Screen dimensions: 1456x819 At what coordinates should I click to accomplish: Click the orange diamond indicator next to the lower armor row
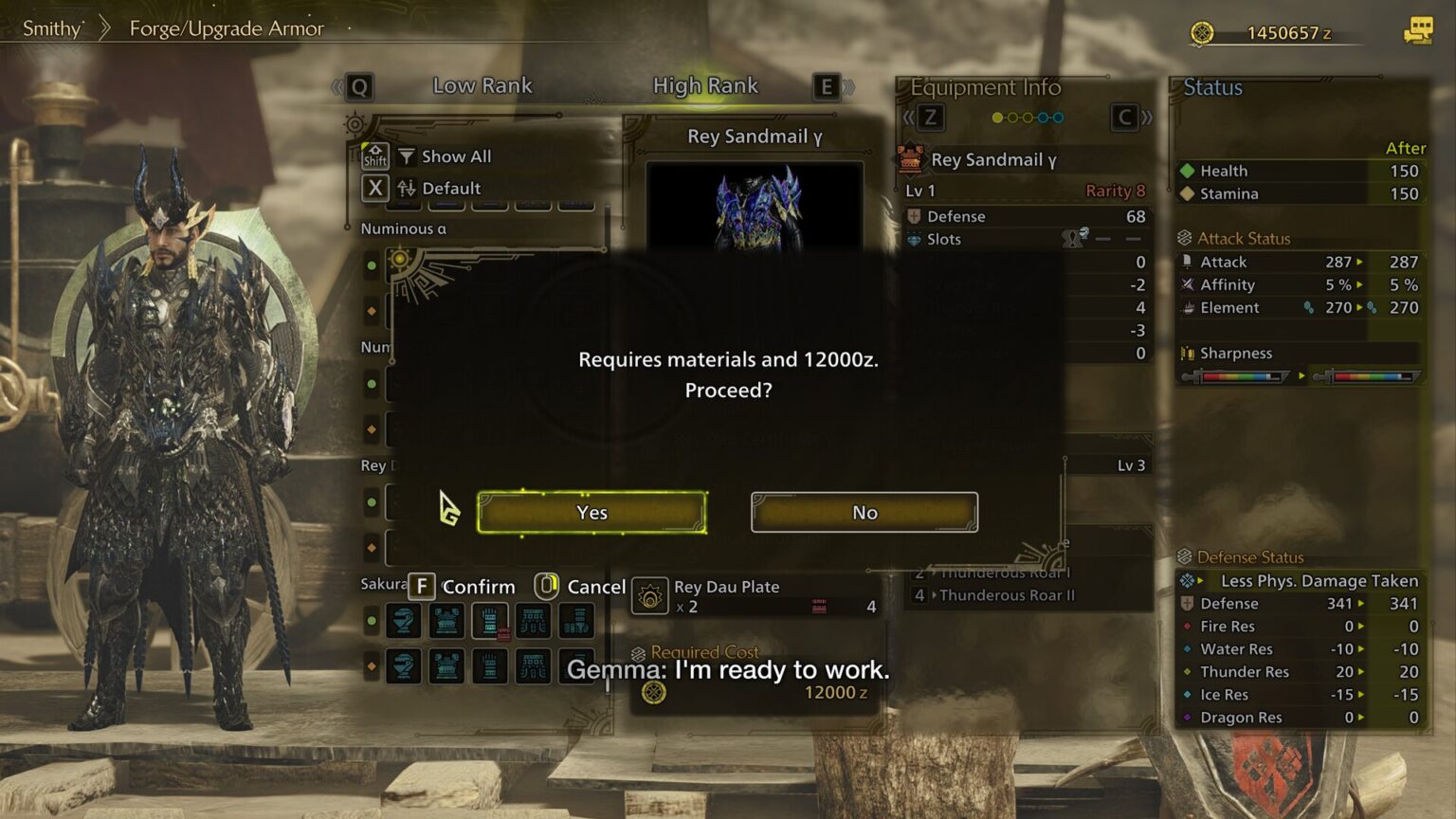pyautogui.click(x=372, y=664)
